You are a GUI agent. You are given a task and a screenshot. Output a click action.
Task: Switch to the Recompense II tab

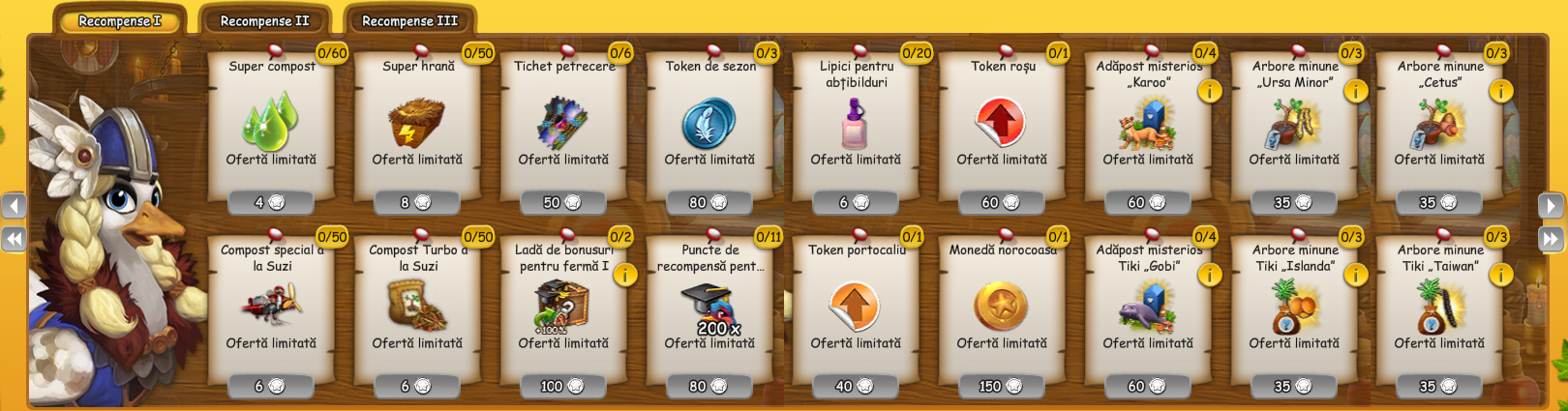[264, 20]
